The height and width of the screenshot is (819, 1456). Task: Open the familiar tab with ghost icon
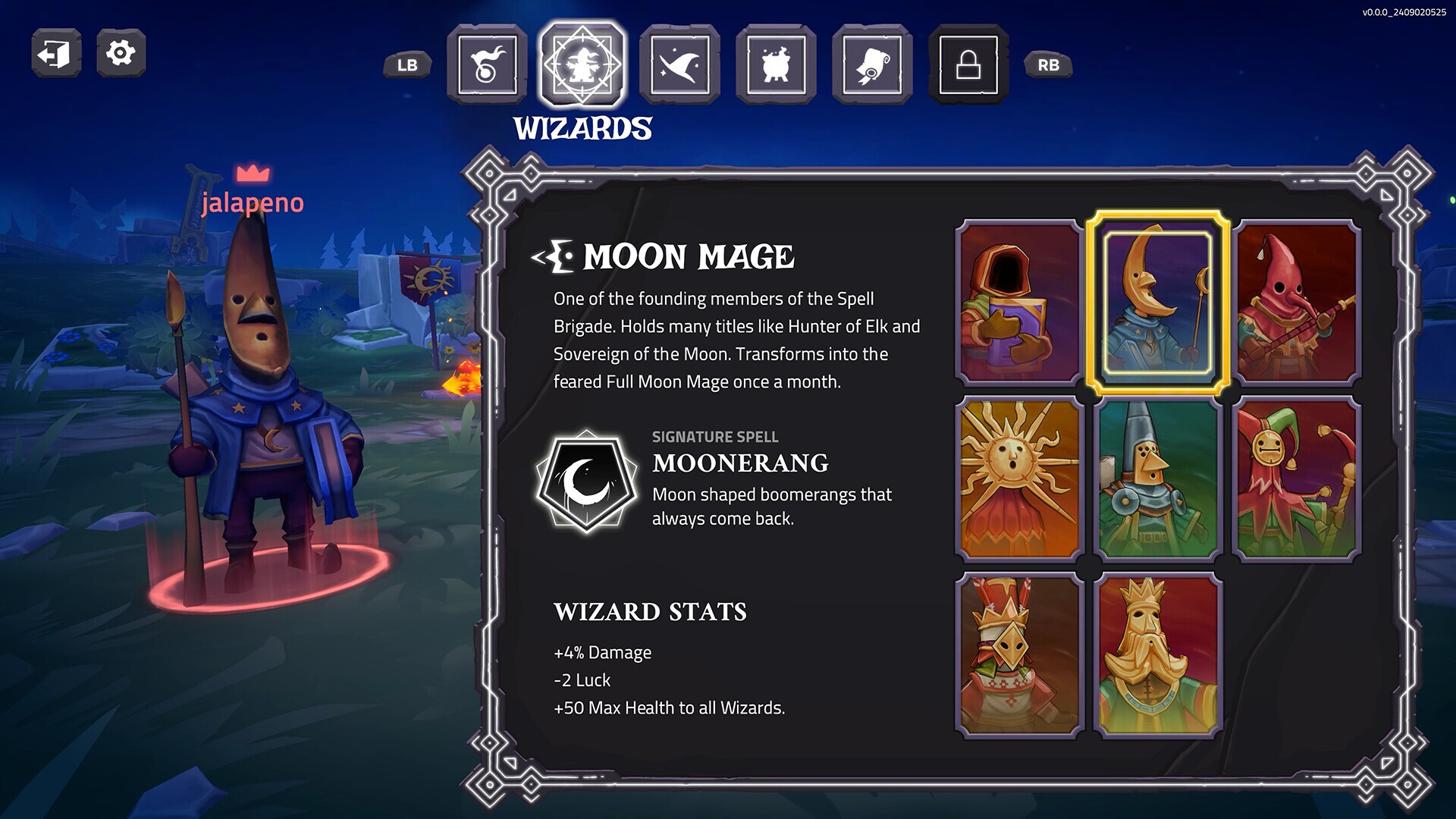486,64
